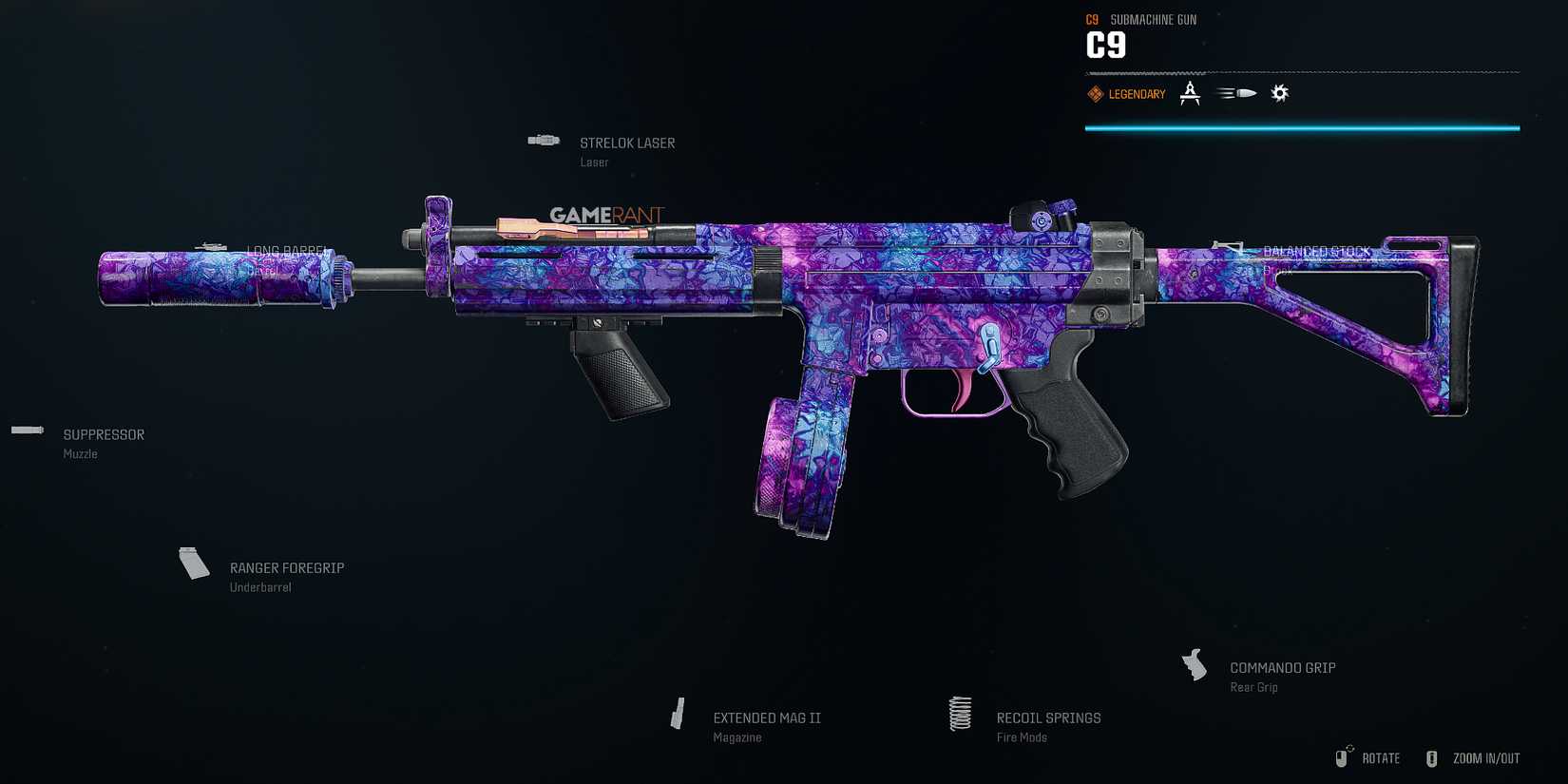This screenshot has width=1568, height=784.
Task: Open the bullet ballistics icon in top bar
Action: 1235,92
